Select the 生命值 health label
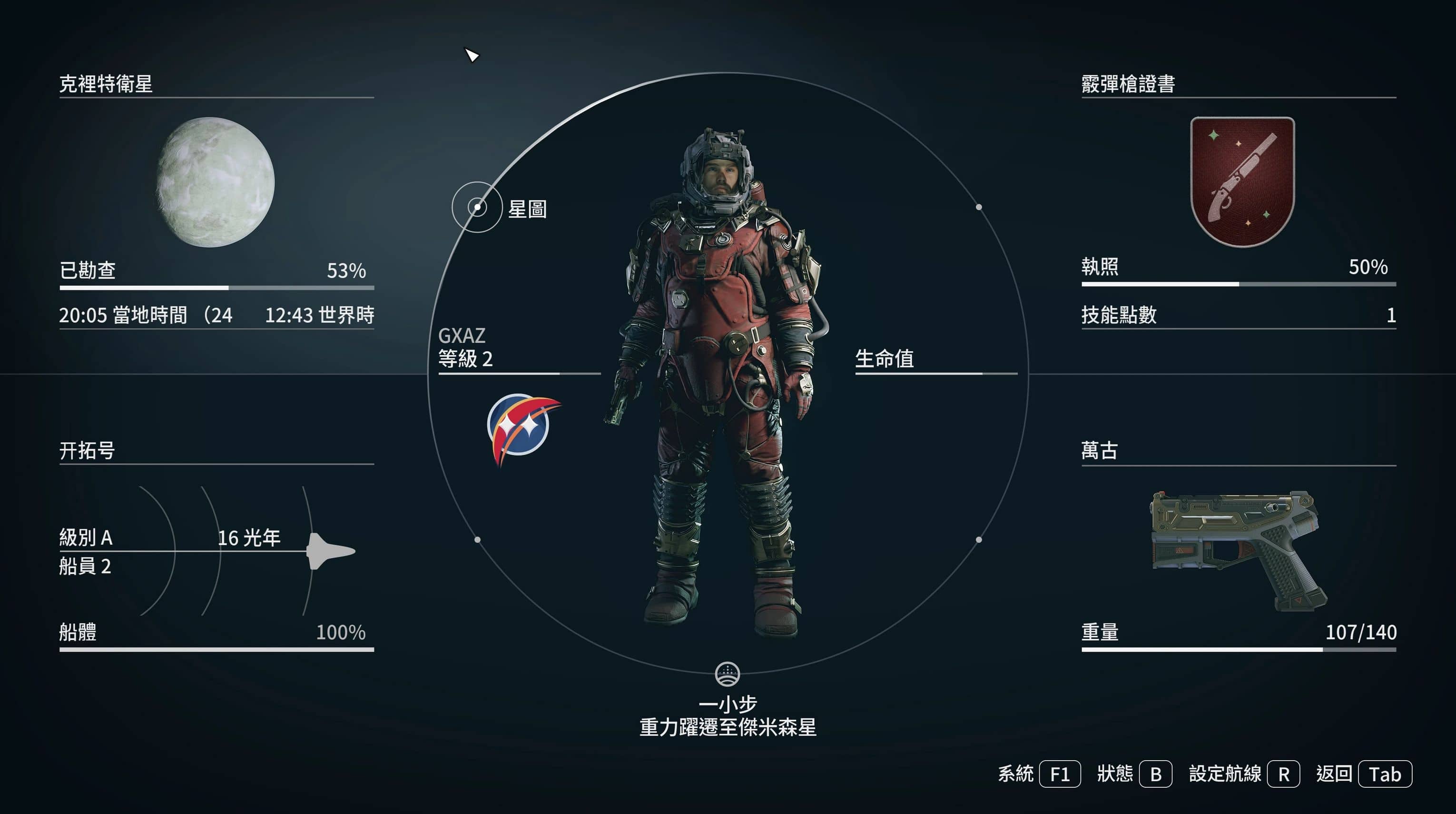1456x814 pixels. pyautogui.click(x=884, y=358)
